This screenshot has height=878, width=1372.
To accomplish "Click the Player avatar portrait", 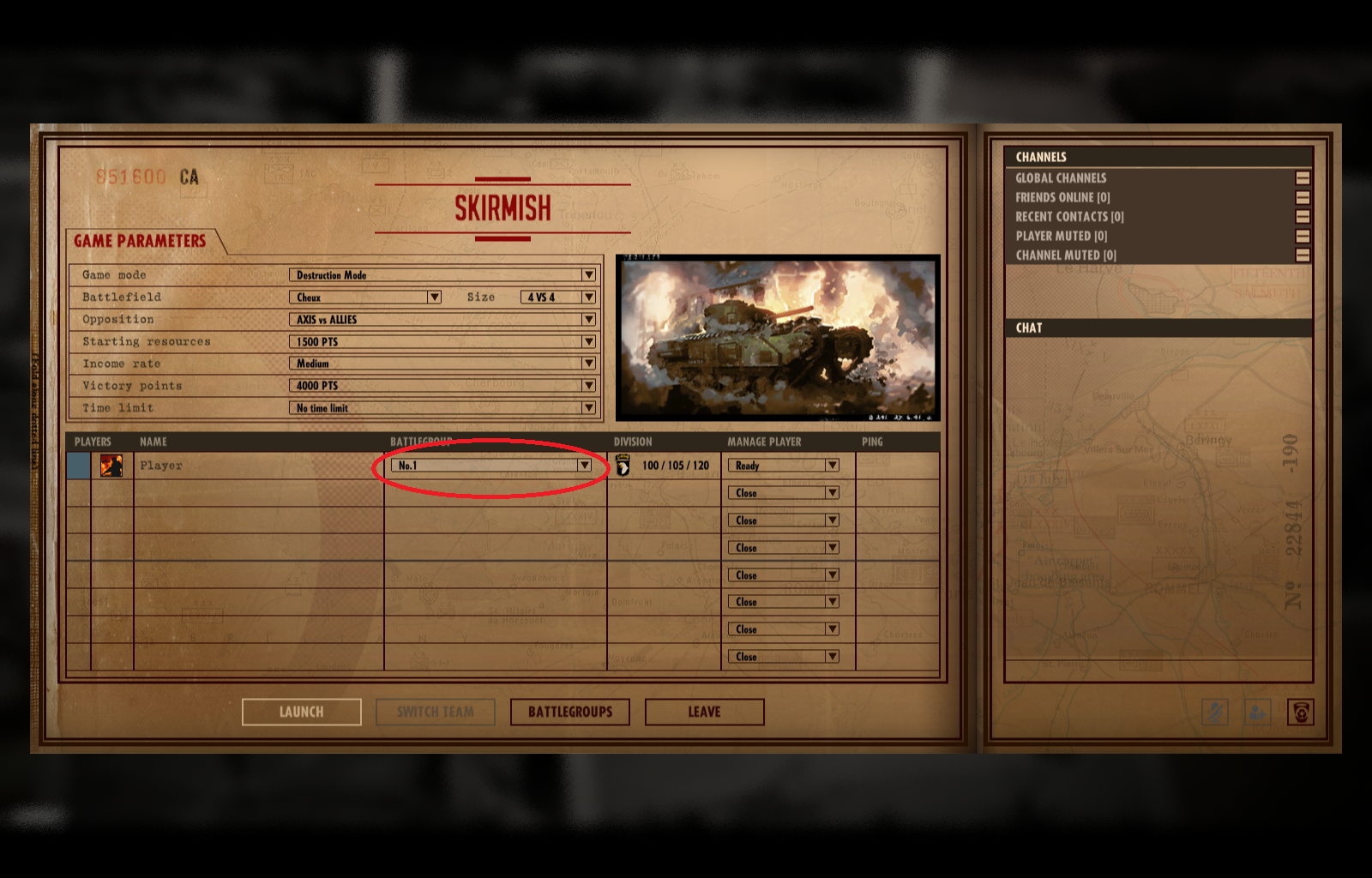I will coord(111,466).
